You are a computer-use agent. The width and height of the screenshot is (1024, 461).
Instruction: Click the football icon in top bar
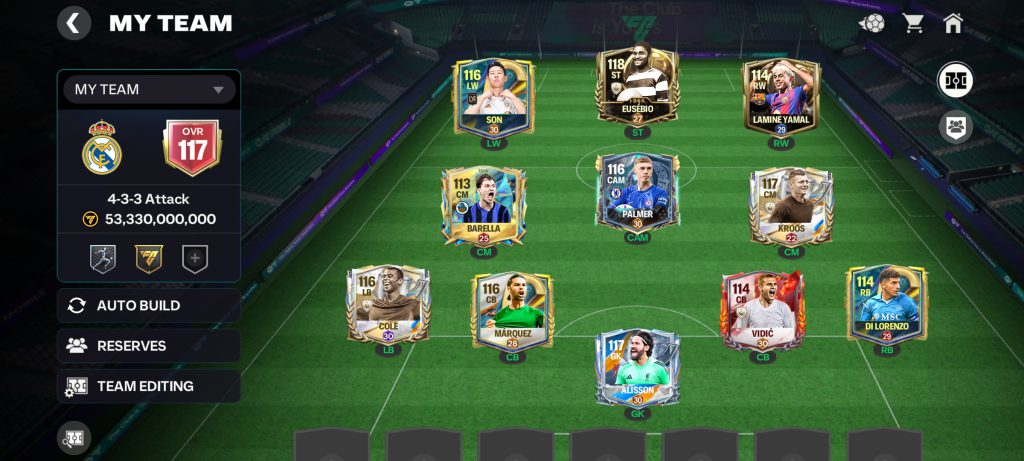point(871,23)
